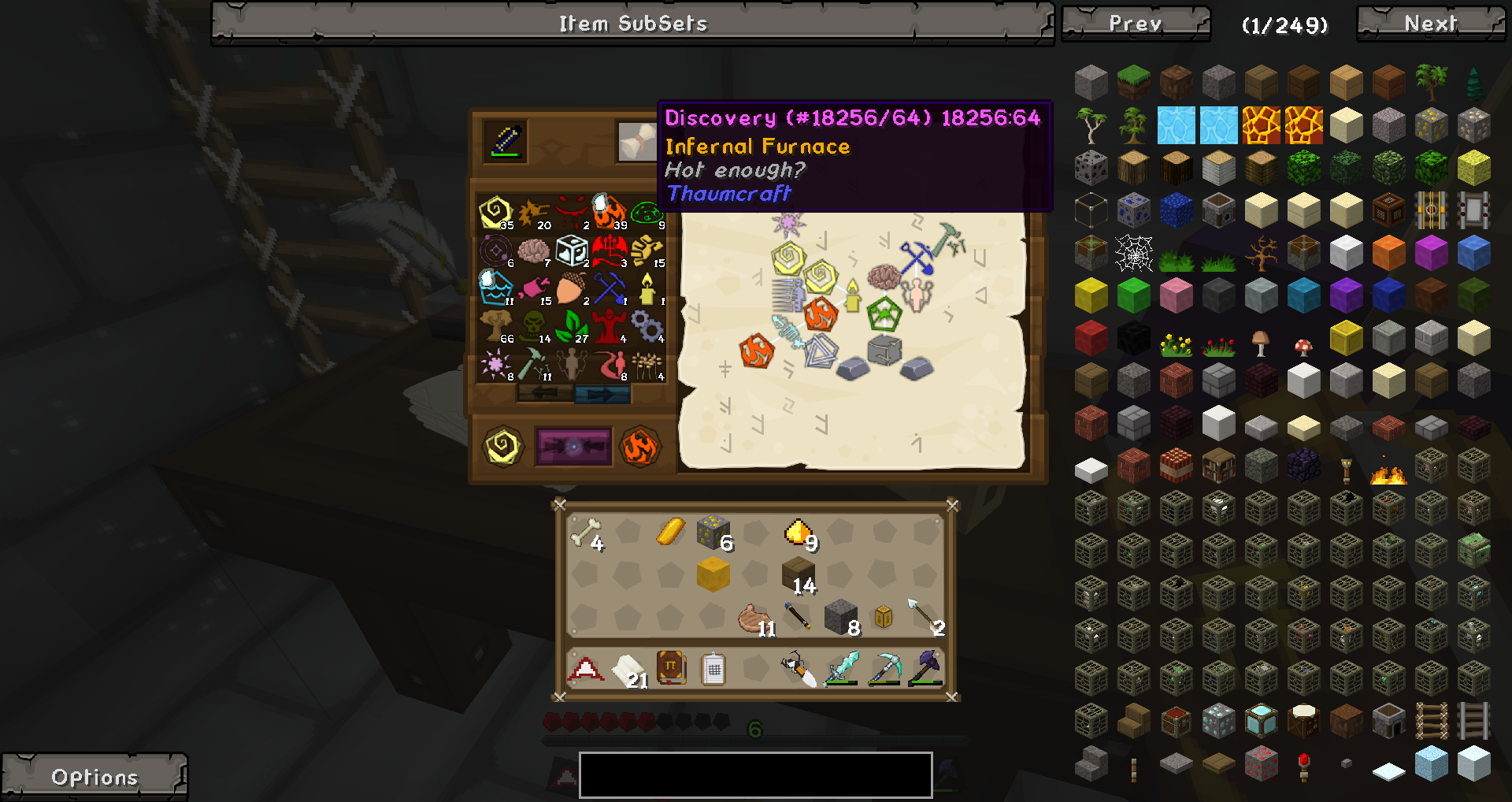This screenshot has width=1512, height=802.
Task: Combine aspects with the purple center button
Action: tap(573, 447)
